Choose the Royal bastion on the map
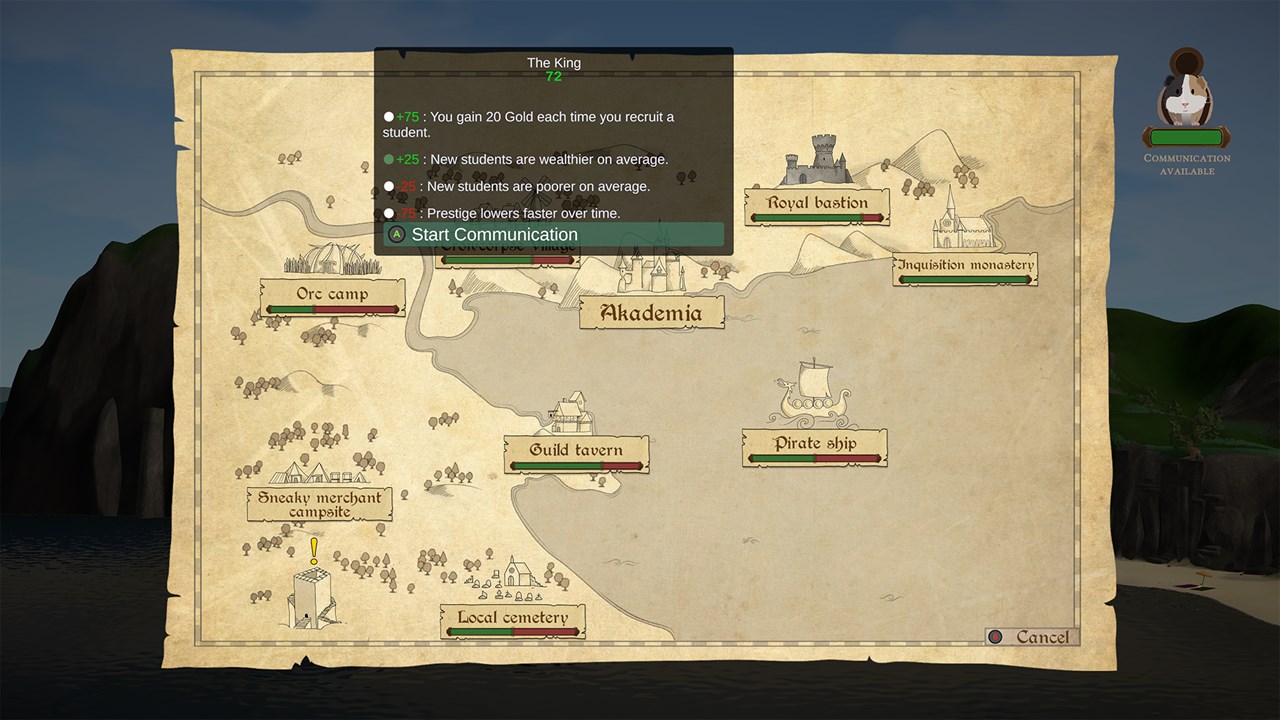1280x720 pixels. 817,204
